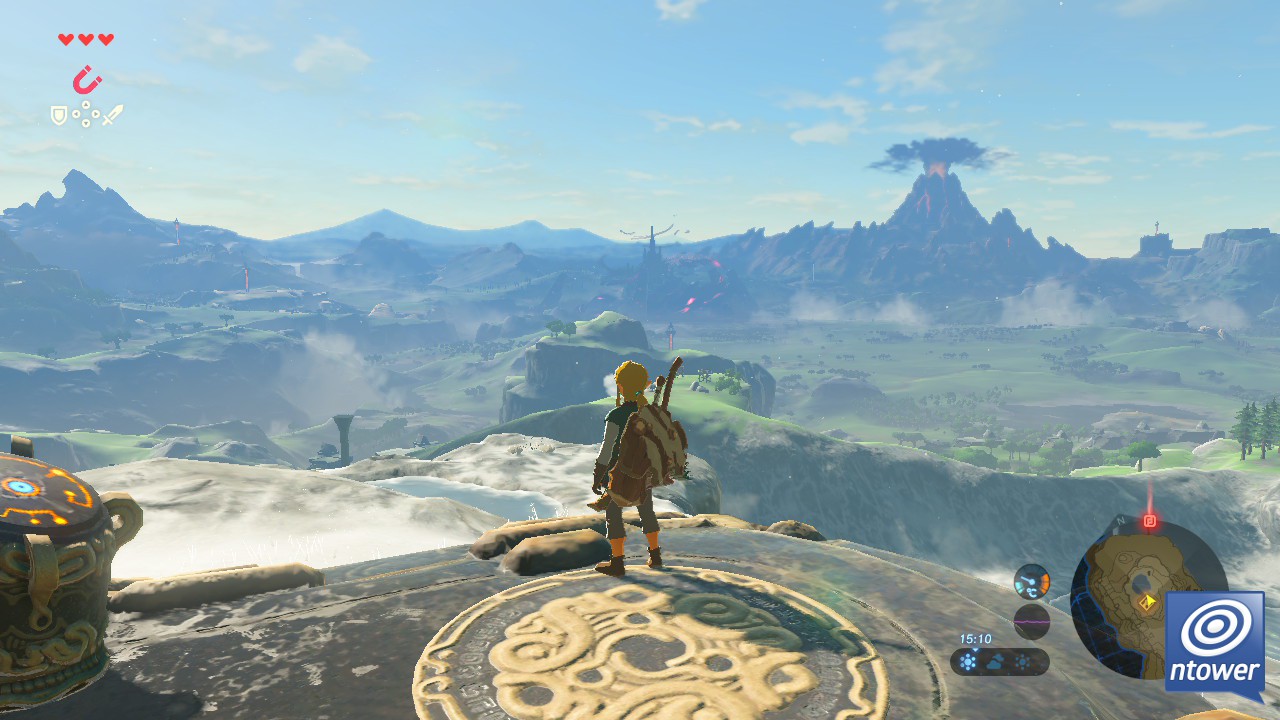The width and height of the screenshot is (1280, 720).
Task: Choose the sword weapon icon
Action: click(112, 115)
